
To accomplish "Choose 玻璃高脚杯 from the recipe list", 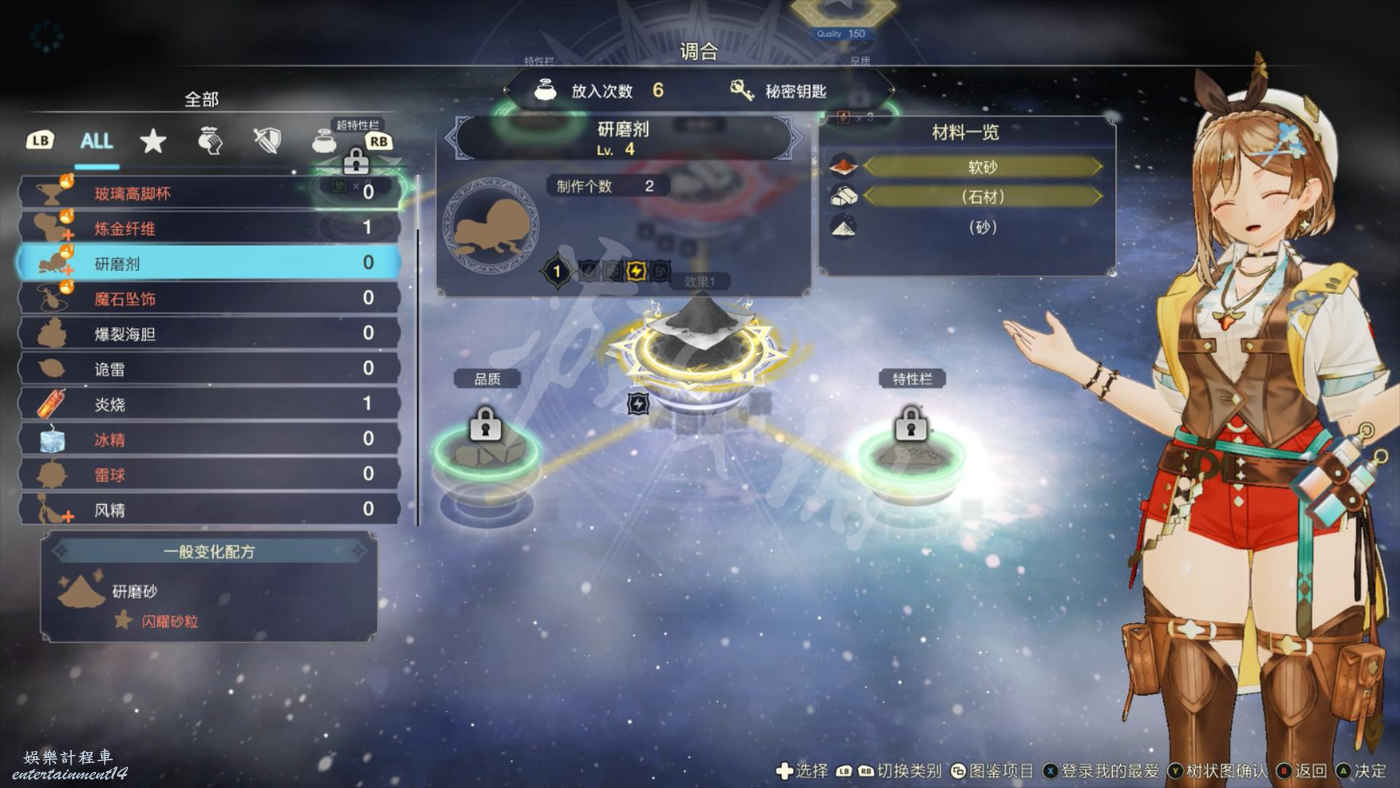I will [210, 192].
